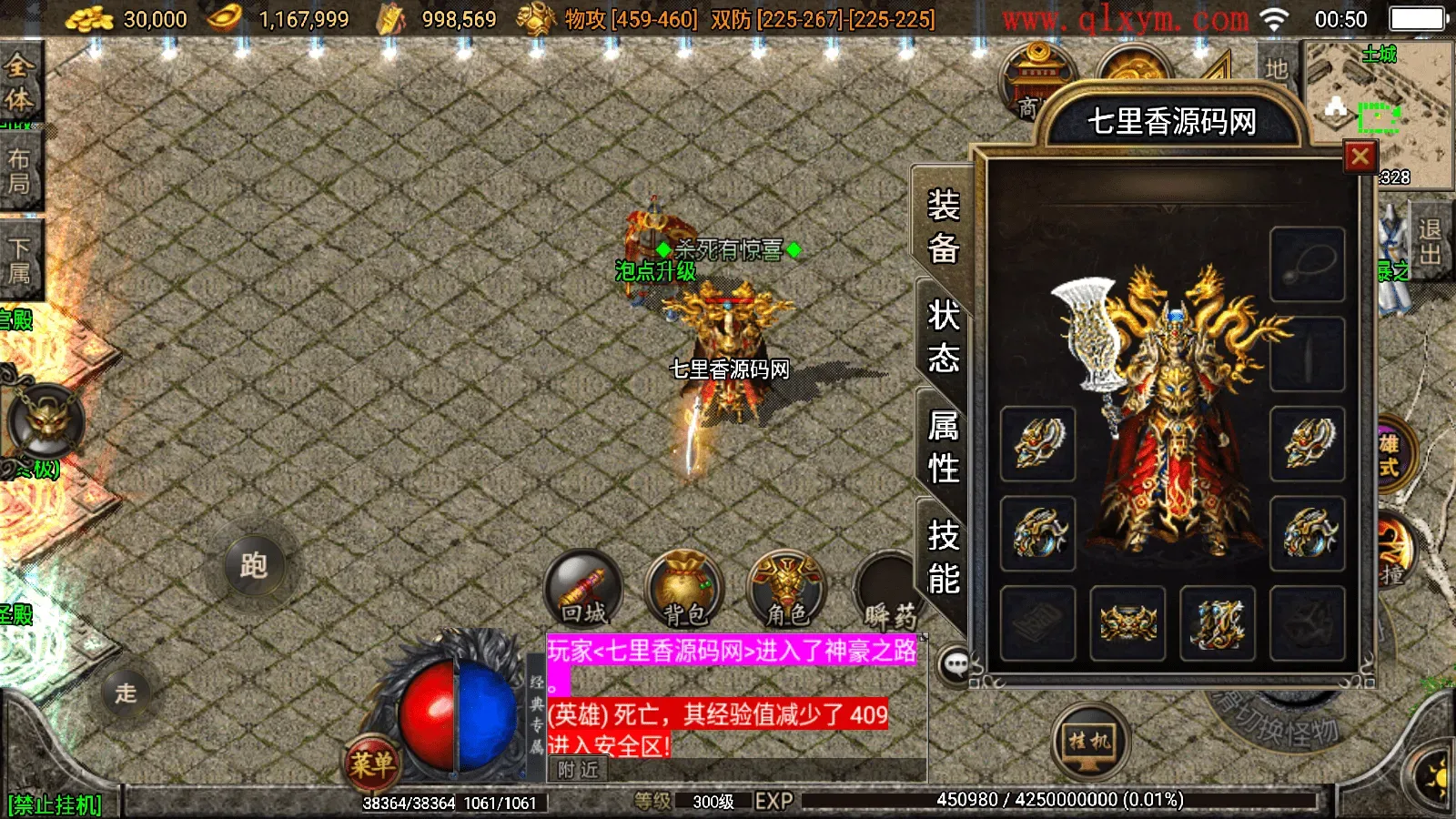Toggle 走 walk movement mode

coord(126,693)
